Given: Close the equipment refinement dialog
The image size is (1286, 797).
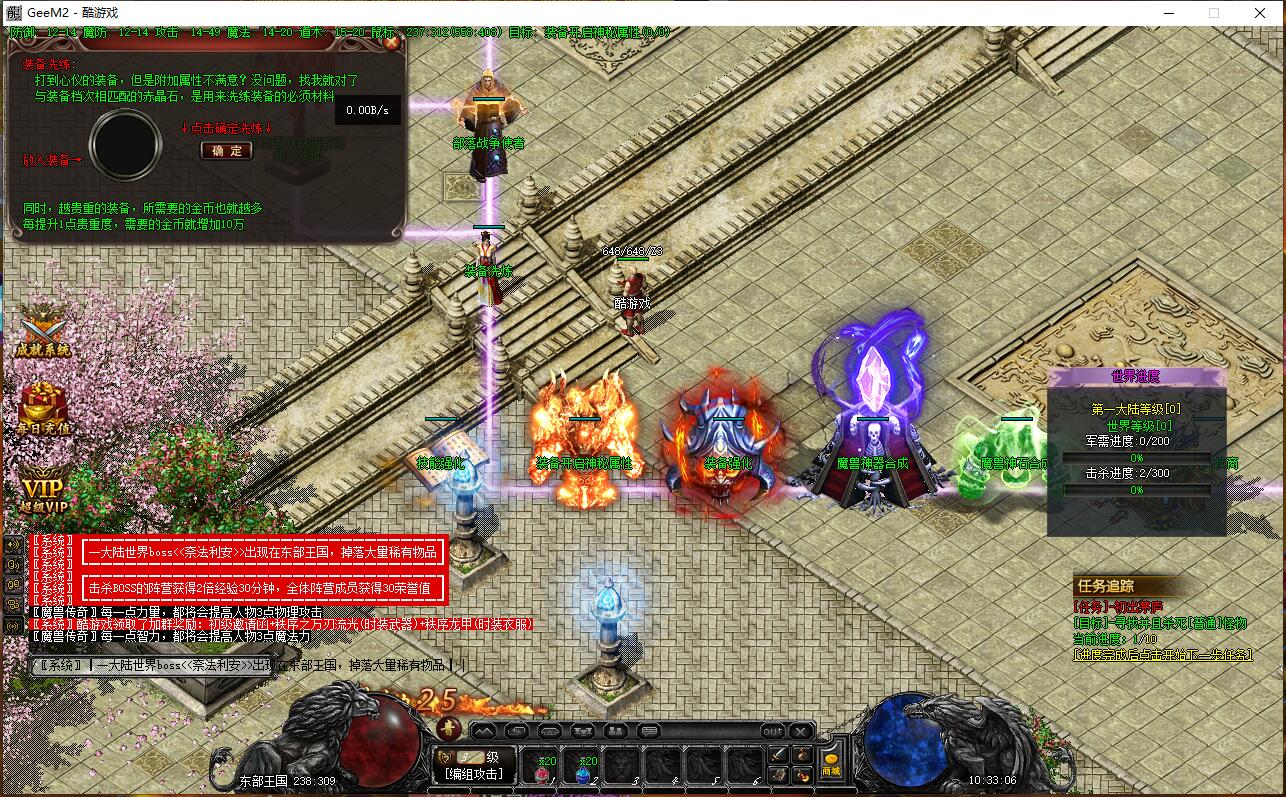Looking at the screenshot, I should point(391,43).
